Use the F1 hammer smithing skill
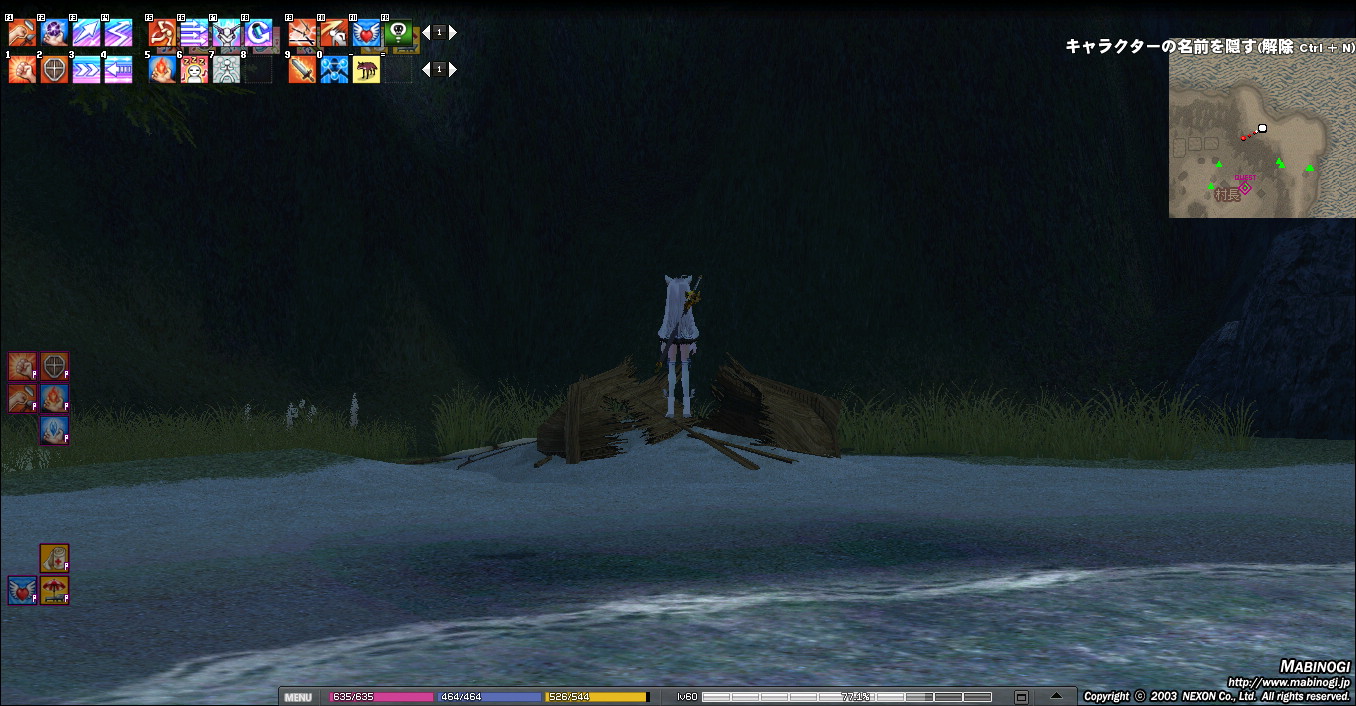The height and width of the screenshot is (706, 1356). tap(22, 33)
